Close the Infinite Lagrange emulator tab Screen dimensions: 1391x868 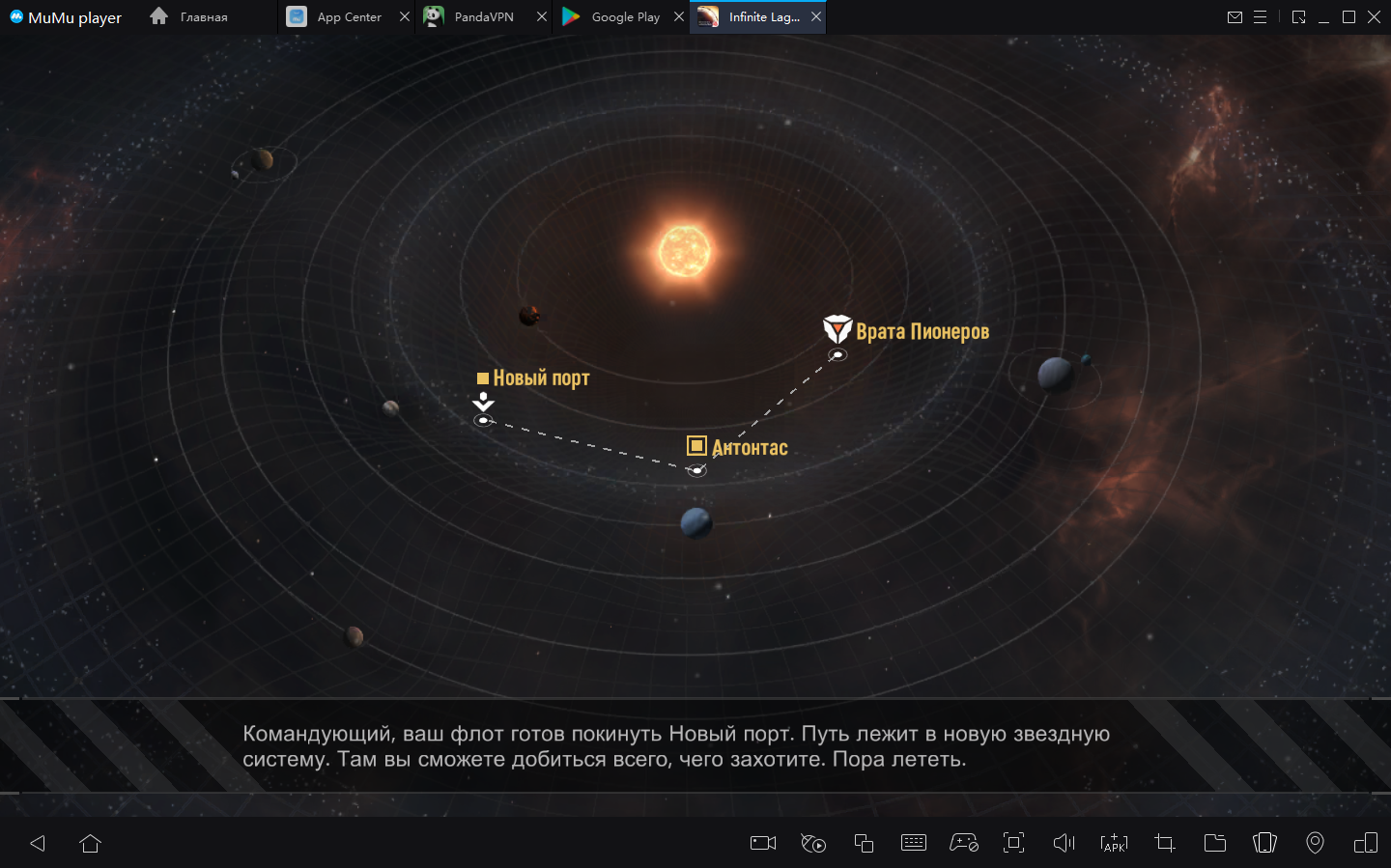click(816, 16)
